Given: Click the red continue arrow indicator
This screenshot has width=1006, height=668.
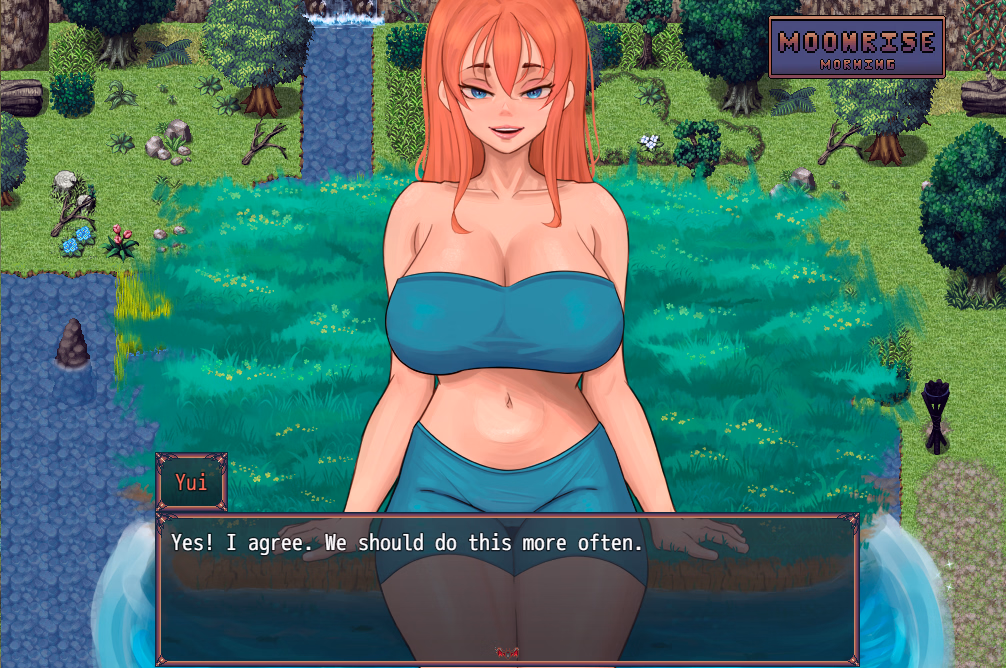Looking at the screenshot, I should [507, 652].
